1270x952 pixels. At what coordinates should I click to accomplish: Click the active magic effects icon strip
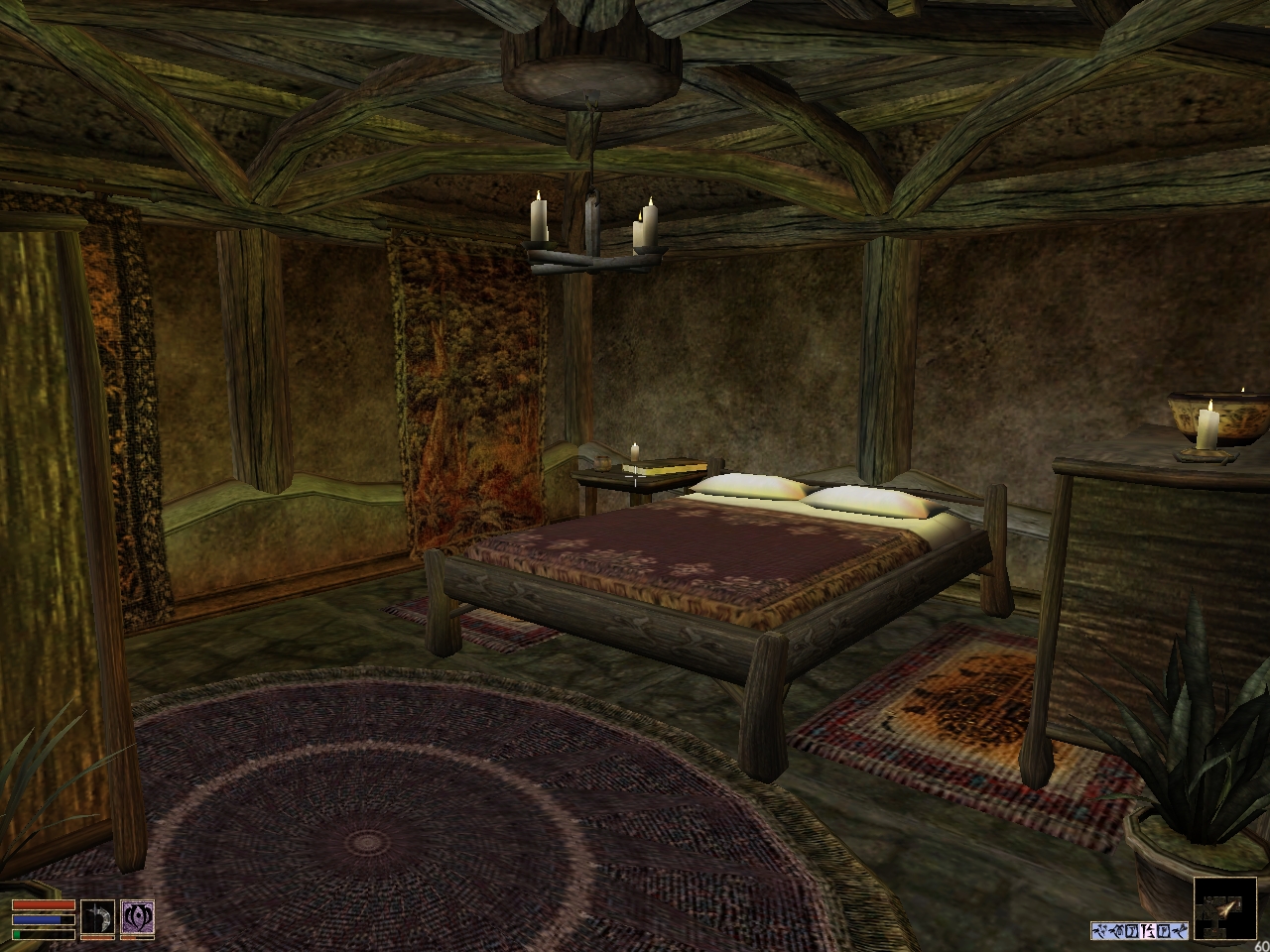pyautogui.click(x=1138, y=930)
